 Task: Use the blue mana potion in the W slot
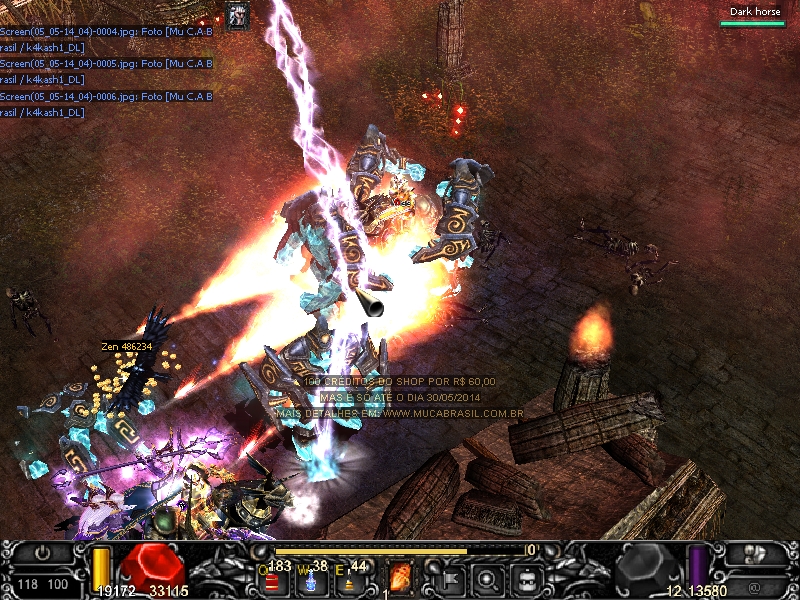(x=311, y=580)
